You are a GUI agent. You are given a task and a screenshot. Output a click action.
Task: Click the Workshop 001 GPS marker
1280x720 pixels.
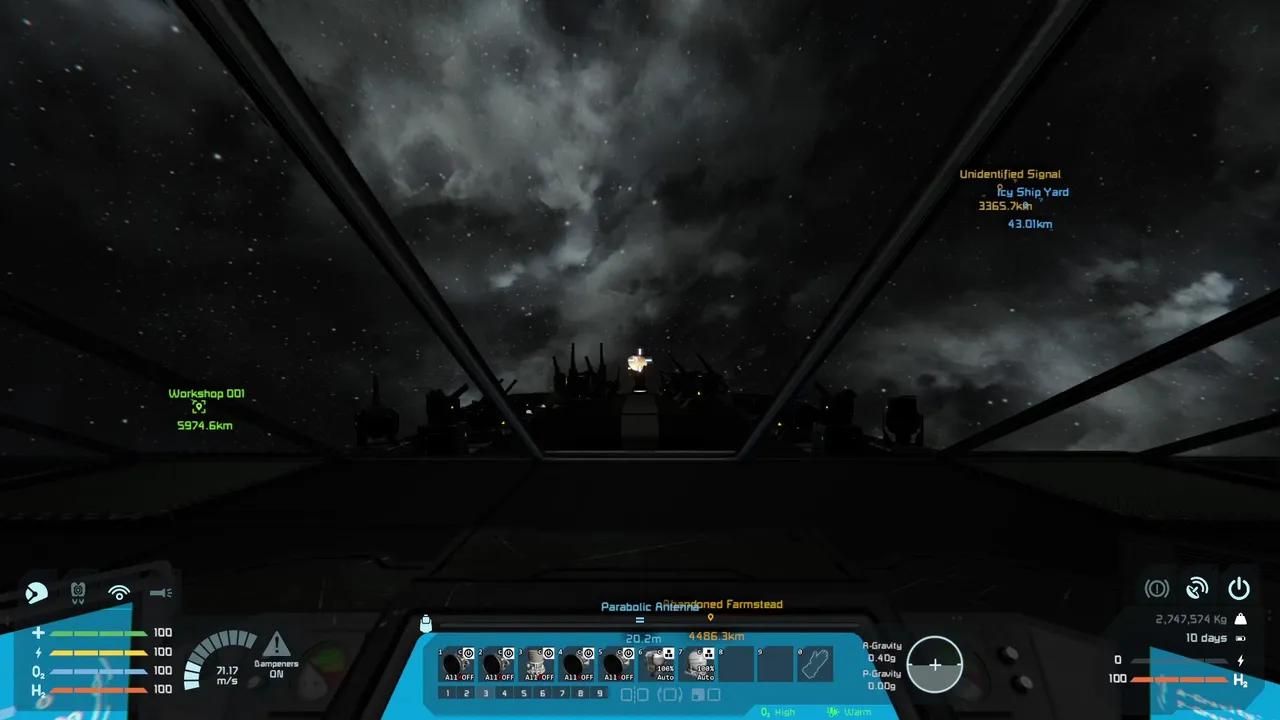click(199, 407)
